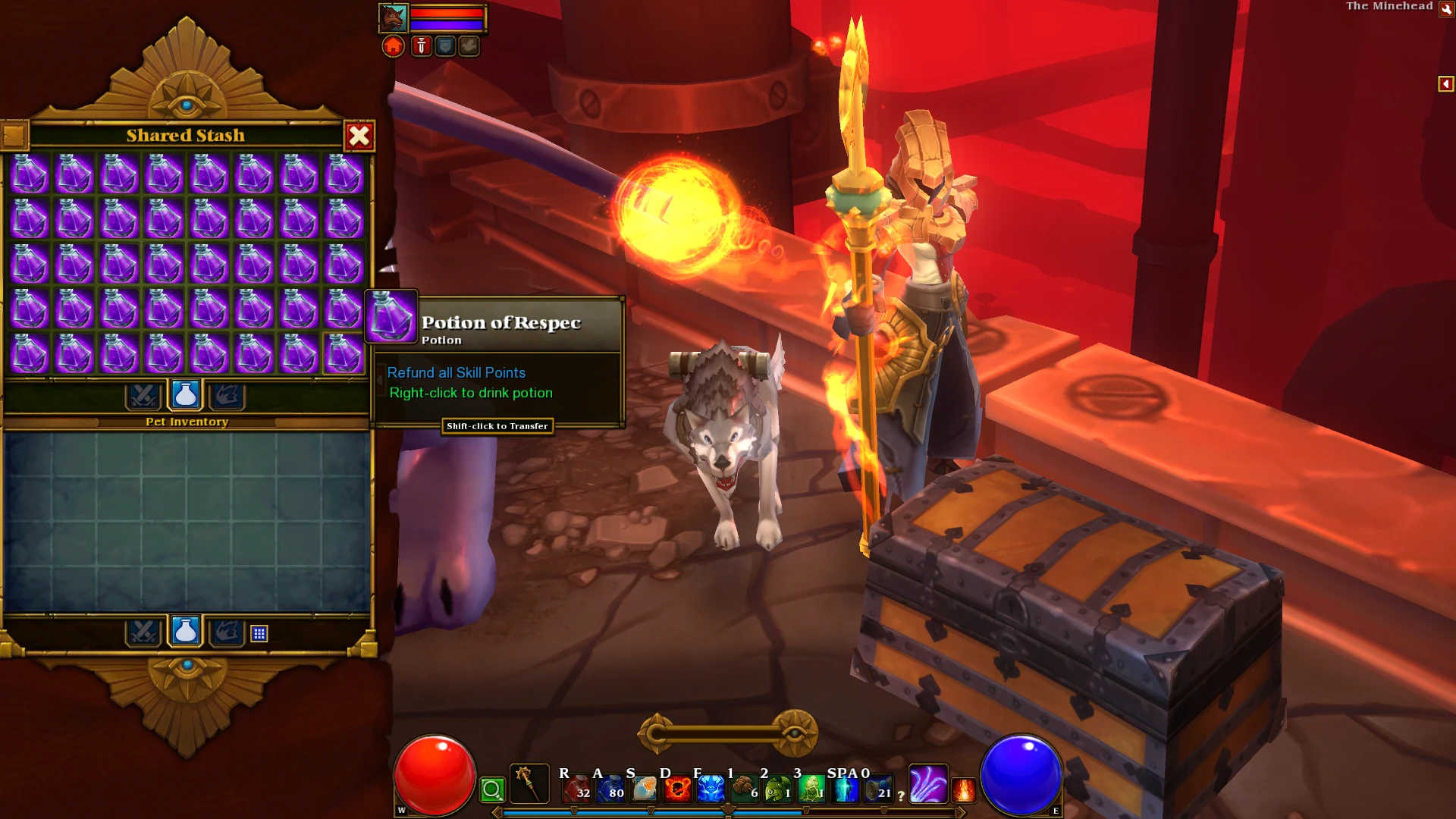The image size is (1456, 819).
Task: Enable the spells tab in Pet Inventory
Action: 227,632
